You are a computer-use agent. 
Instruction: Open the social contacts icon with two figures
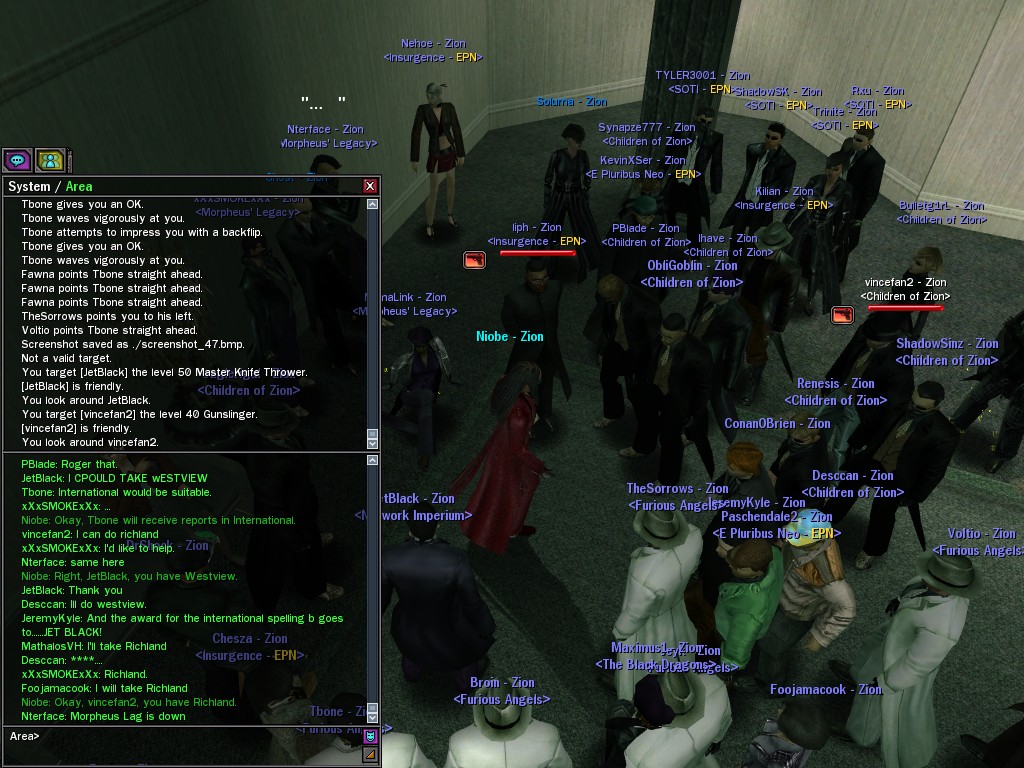(50, 160)
